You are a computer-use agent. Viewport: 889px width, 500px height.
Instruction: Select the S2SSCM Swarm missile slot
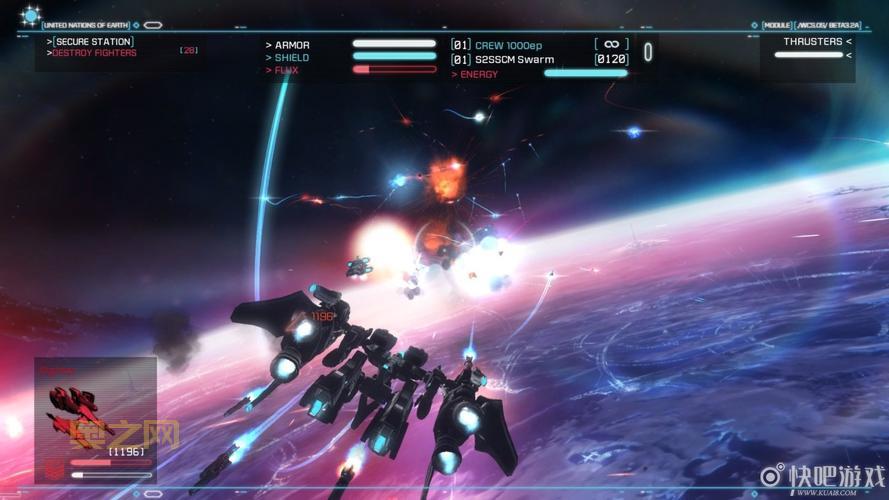514,59
